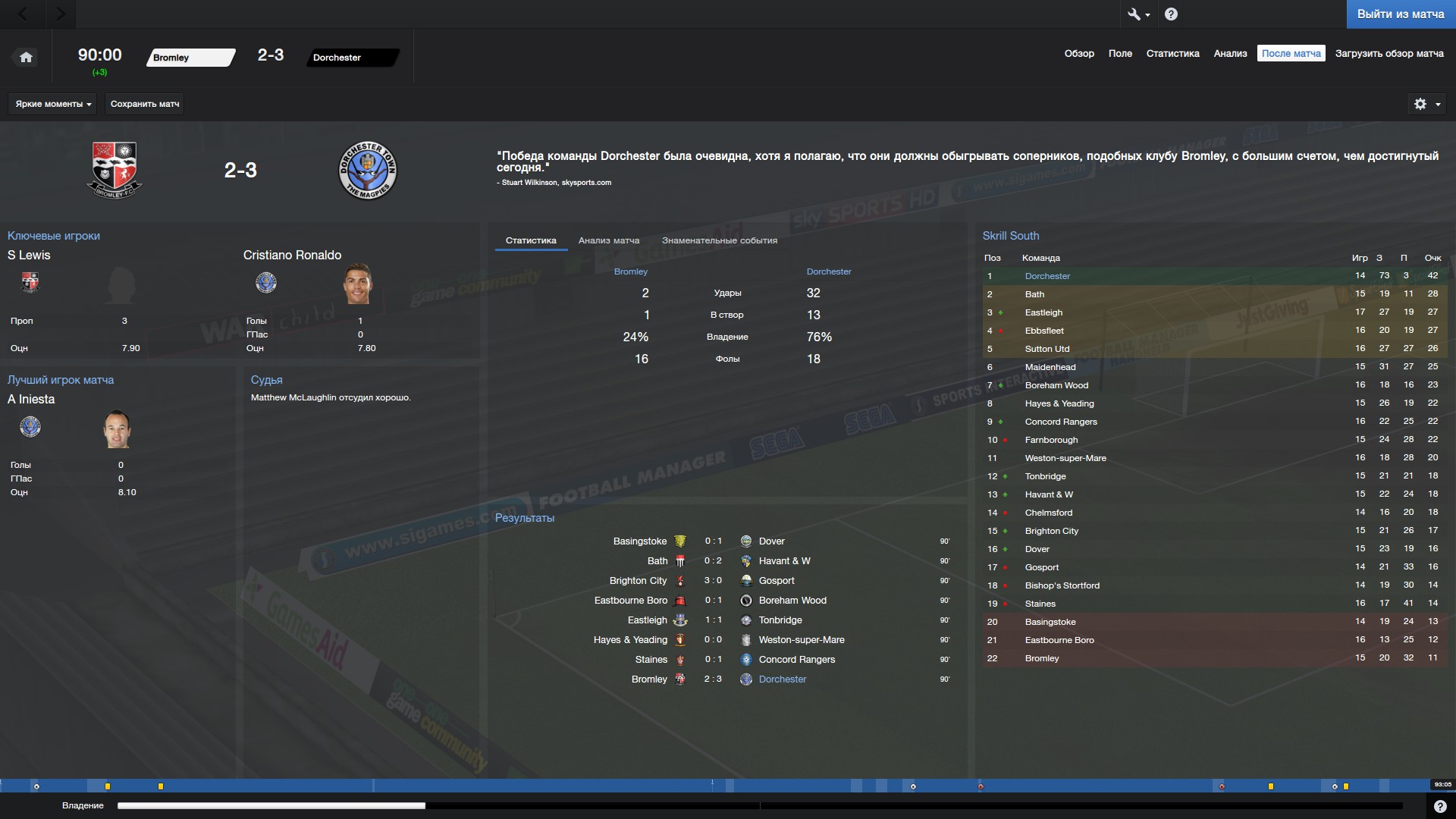Open the Анализ match view
Image resolution: width=1456 pixels, height=819 pixels.
1229,54
